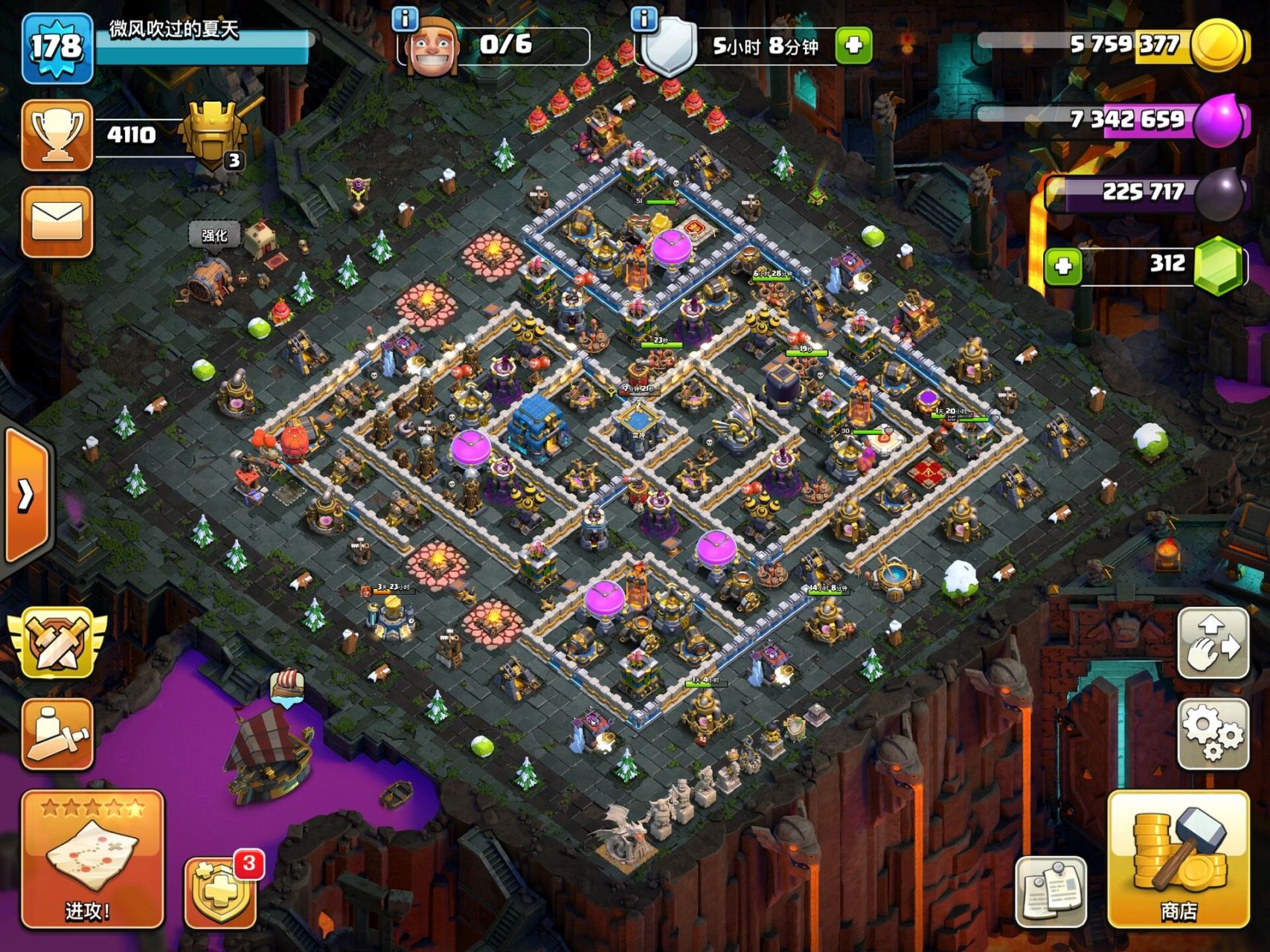Add gems with the green plus
The image size is (1270, 952).
1063,266
